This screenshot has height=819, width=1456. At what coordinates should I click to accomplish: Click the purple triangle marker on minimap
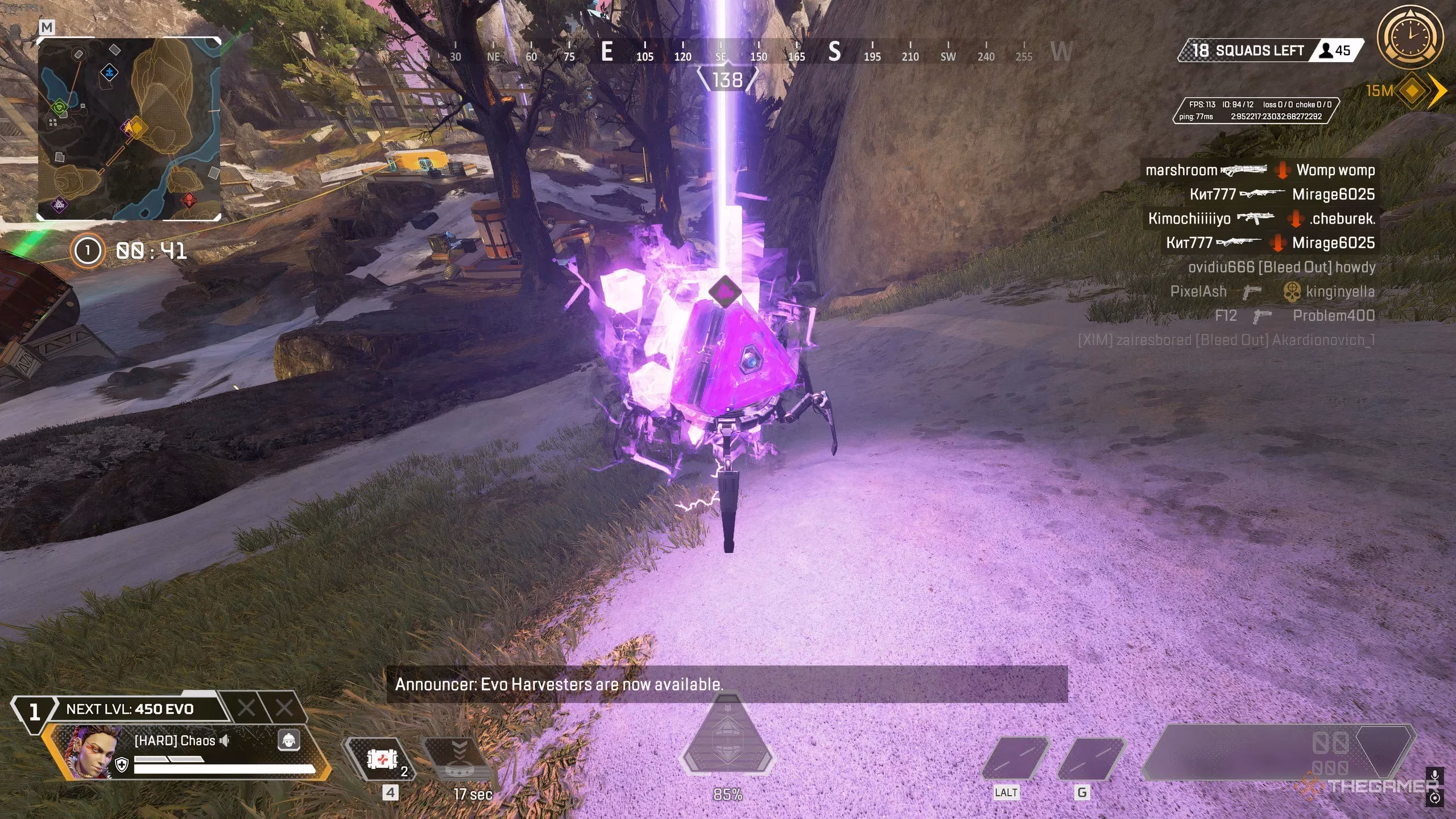pos(59,204)
